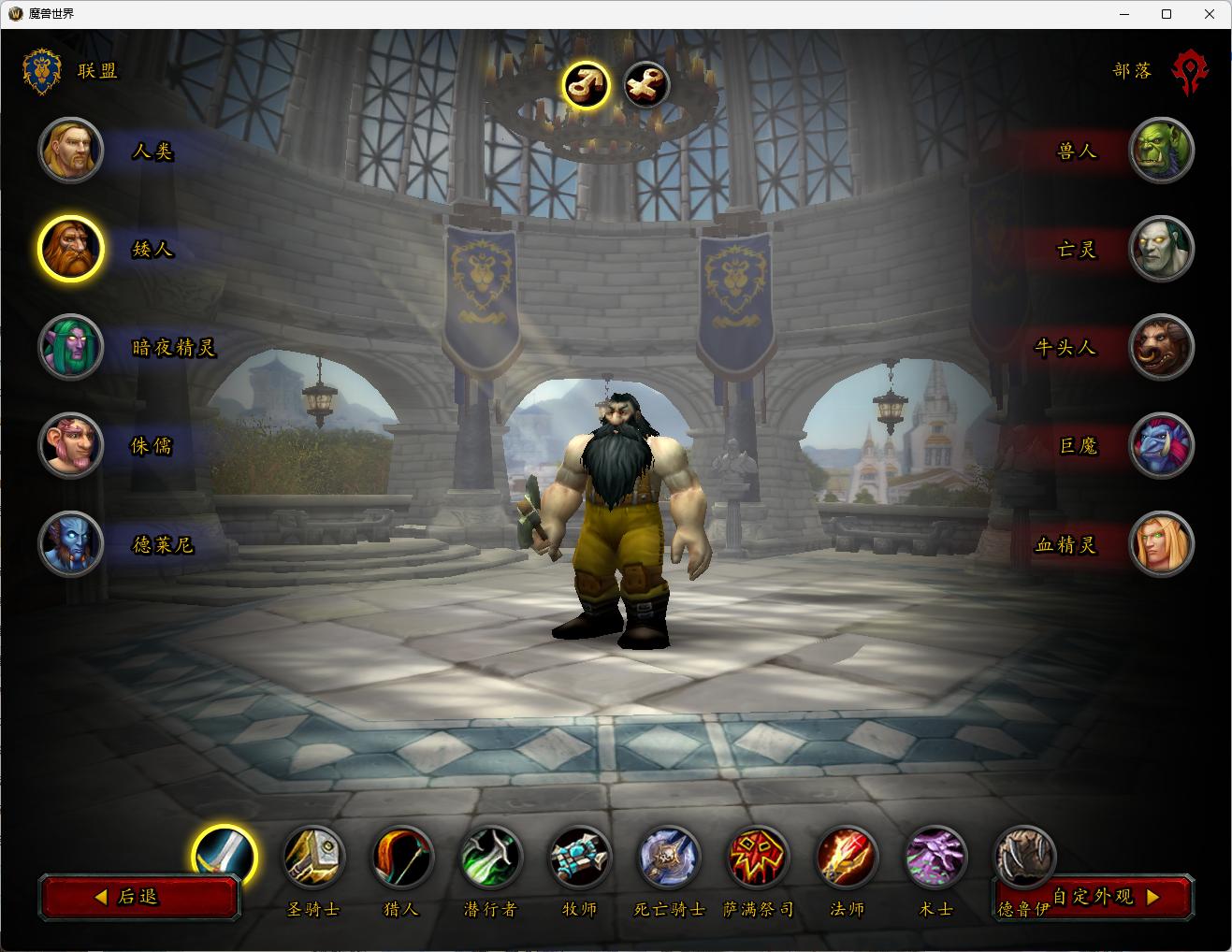Viewport: 1232px width, 952px height.
Task: Switch character gender to male
Action: click(587, 86)
